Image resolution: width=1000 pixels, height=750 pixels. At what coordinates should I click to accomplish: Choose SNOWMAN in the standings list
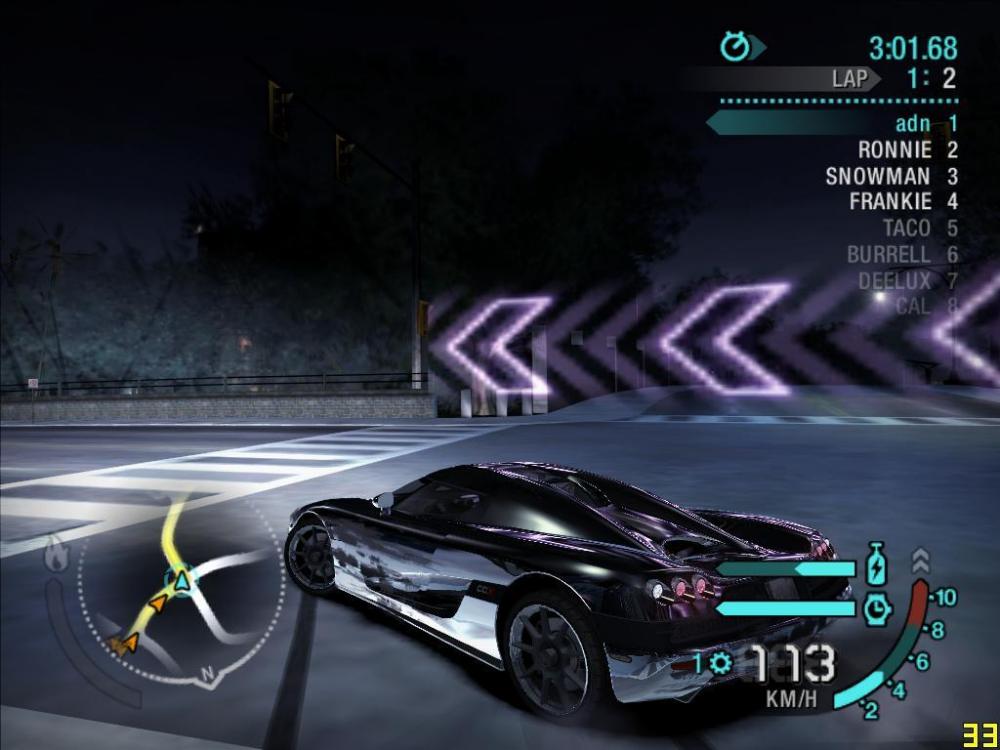[878, 176]
